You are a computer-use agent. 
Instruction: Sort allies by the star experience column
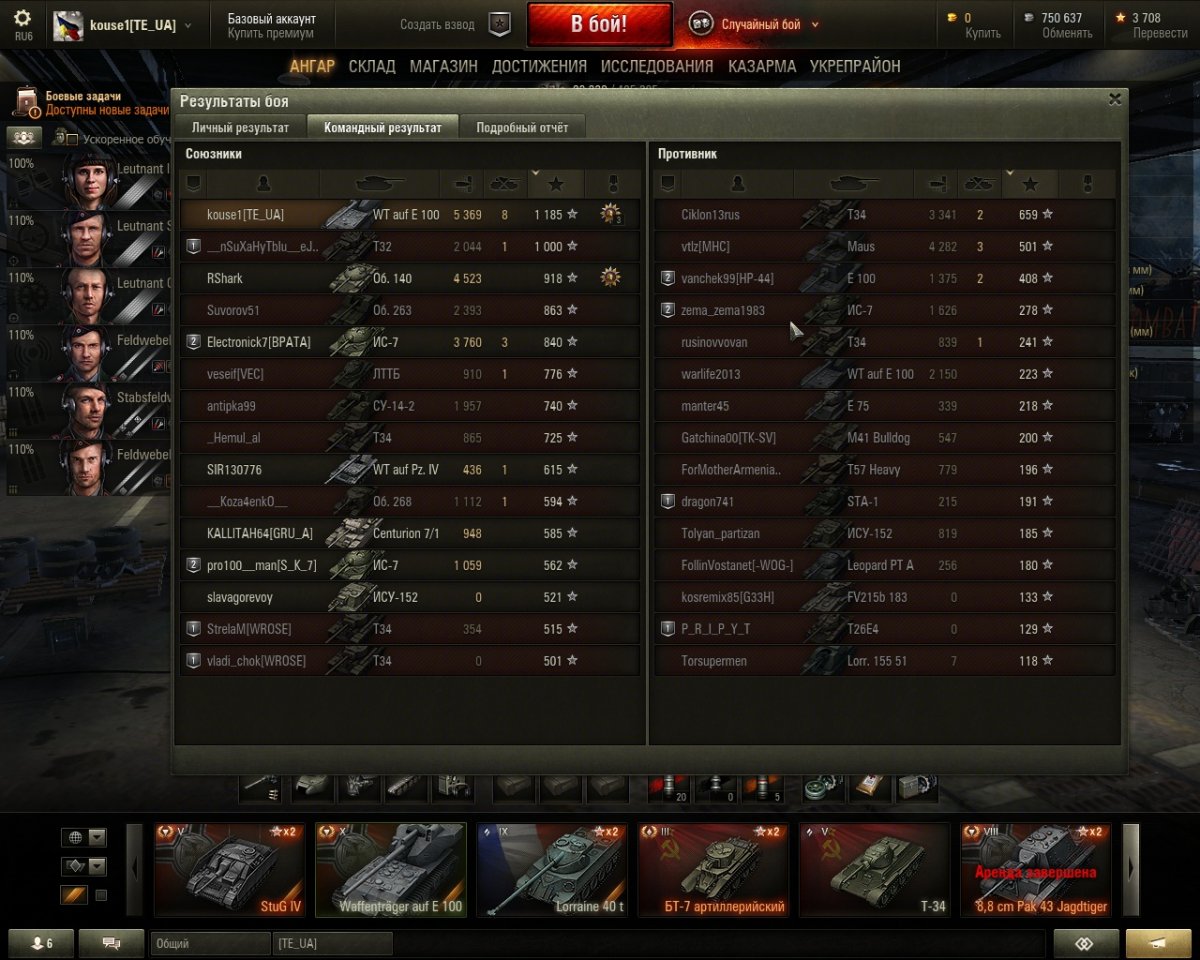(x=556, y=184)
